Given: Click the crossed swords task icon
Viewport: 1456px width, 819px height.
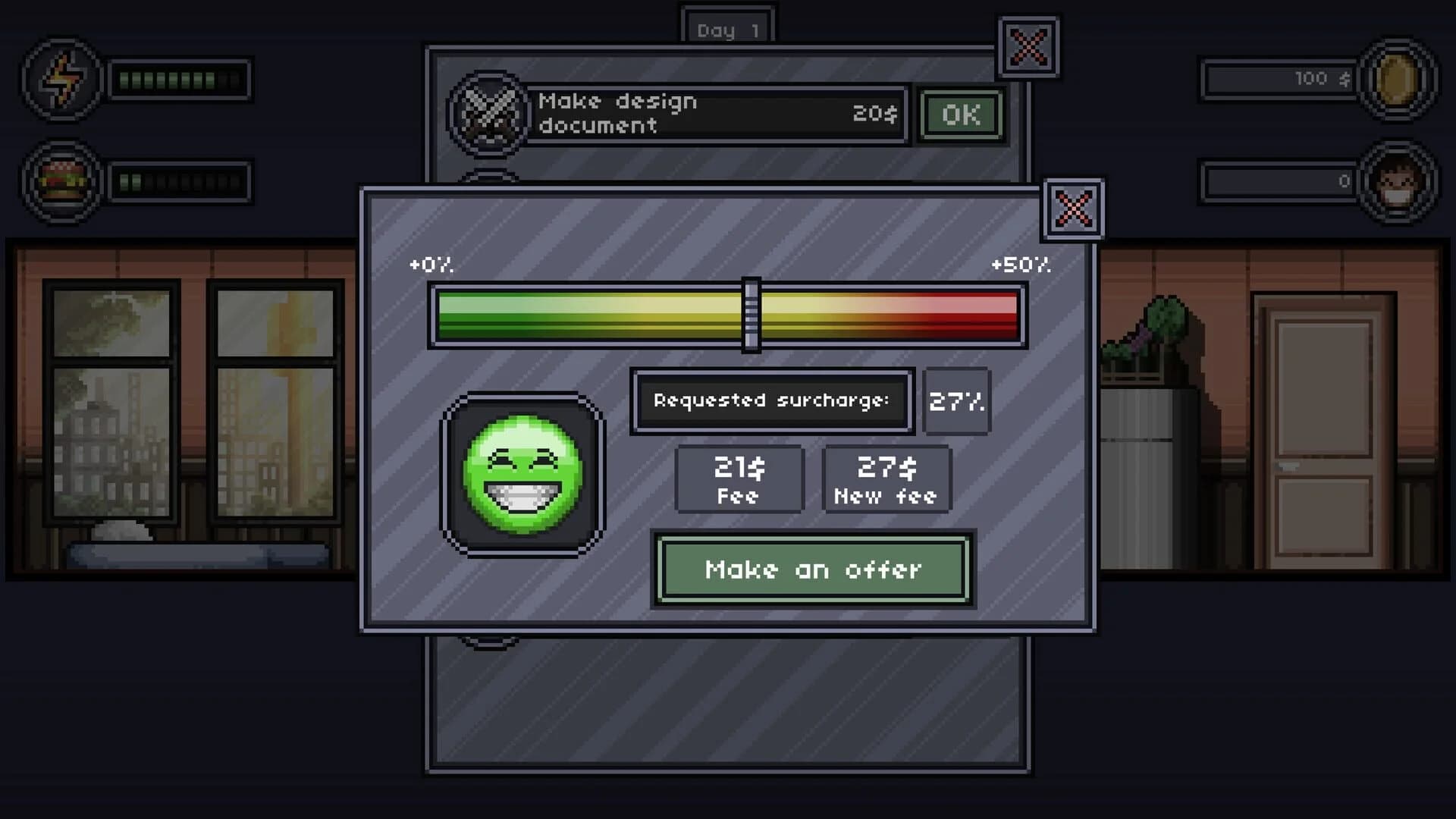Looking at the screenshot, I should coord(489,114).
